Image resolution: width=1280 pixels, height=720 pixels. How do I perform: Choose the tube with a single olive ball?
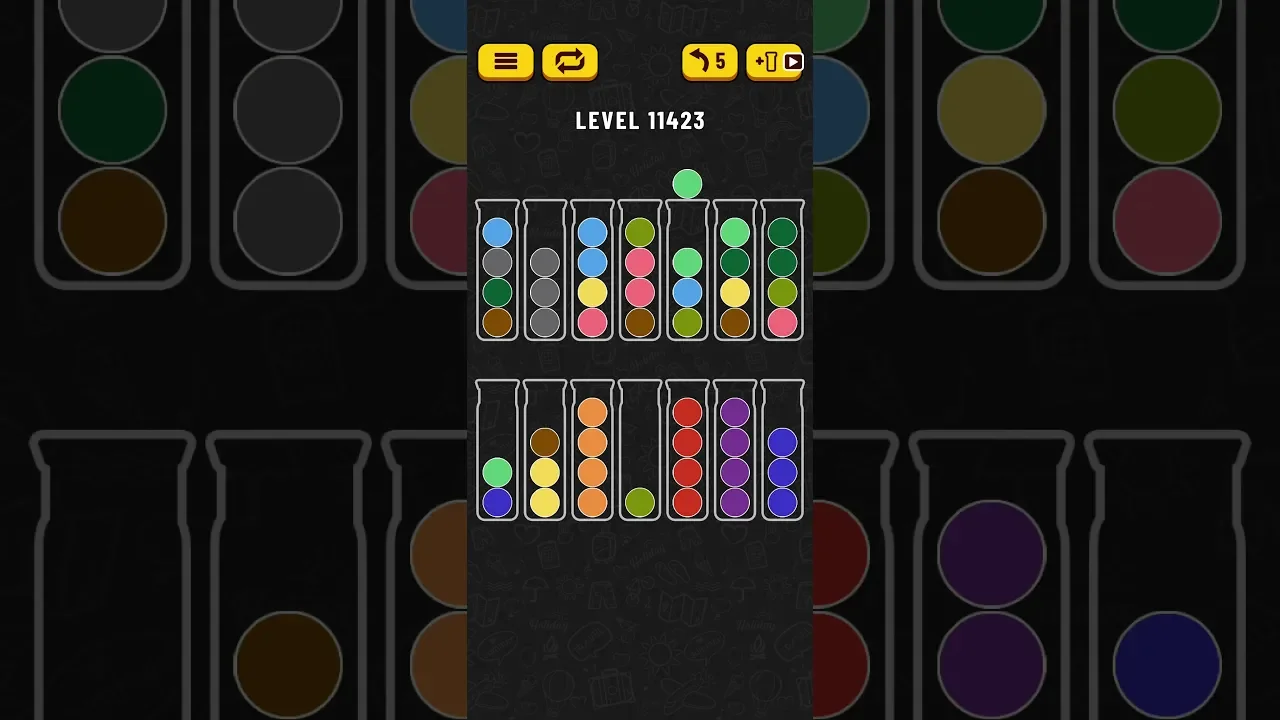click(x=640, y=452)
